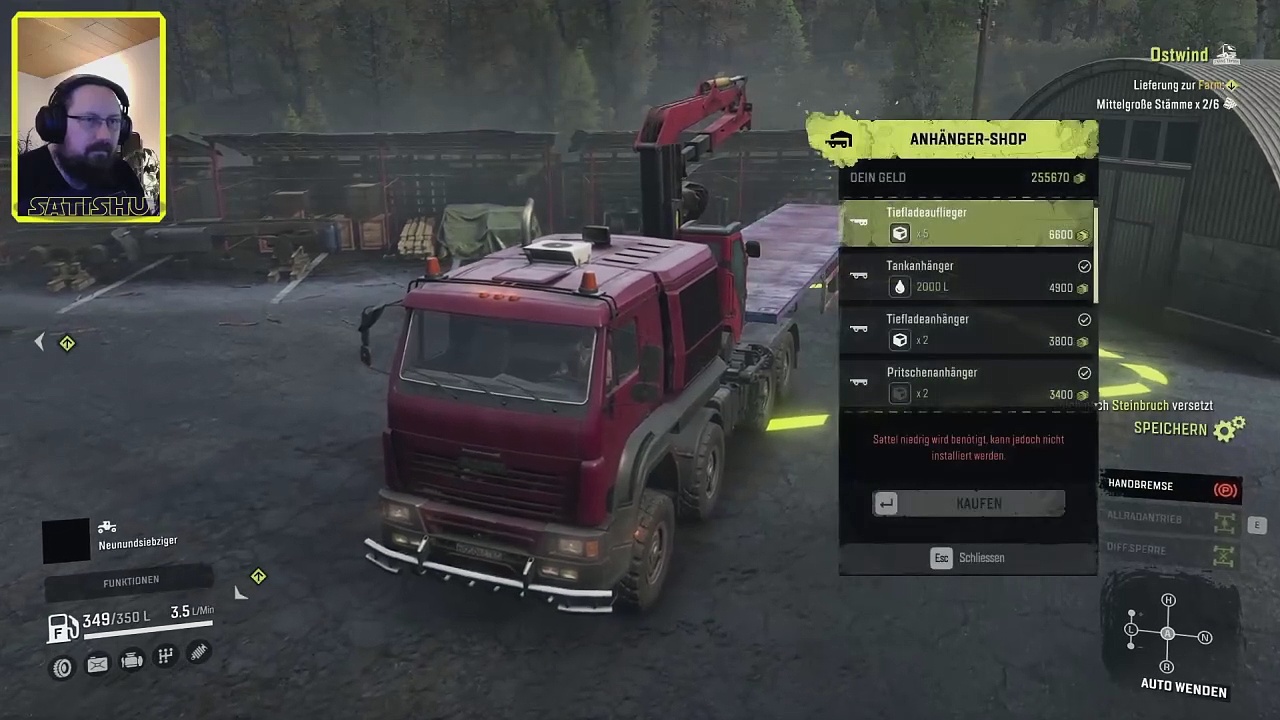The height and width of the screenshot is (720, 1280).
Task: Click the Ostwind objective tracker title
Action: click(1179, 55)
